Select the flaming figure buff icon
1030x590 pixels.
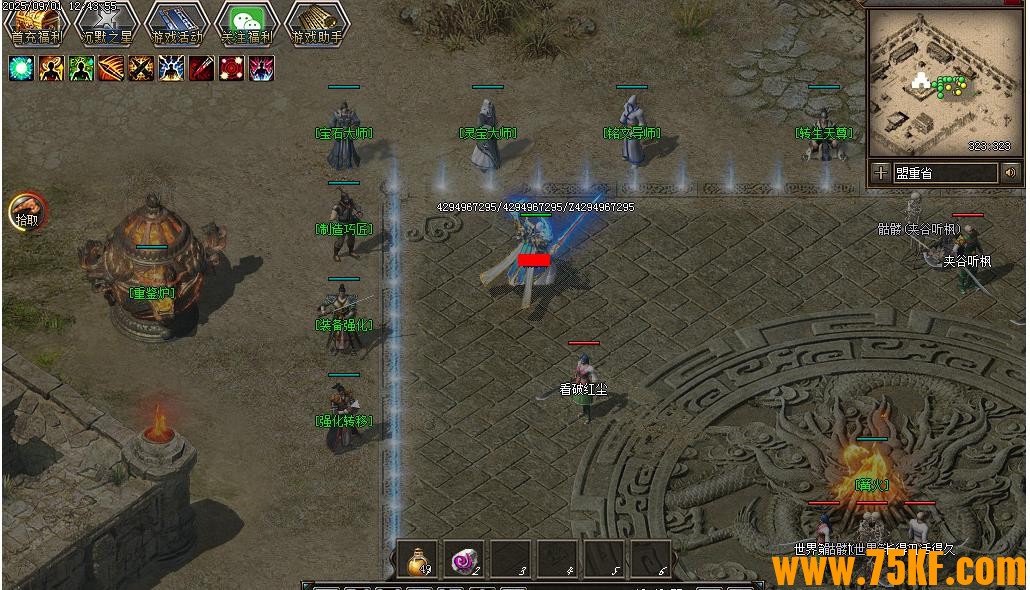tap(51, 68)
